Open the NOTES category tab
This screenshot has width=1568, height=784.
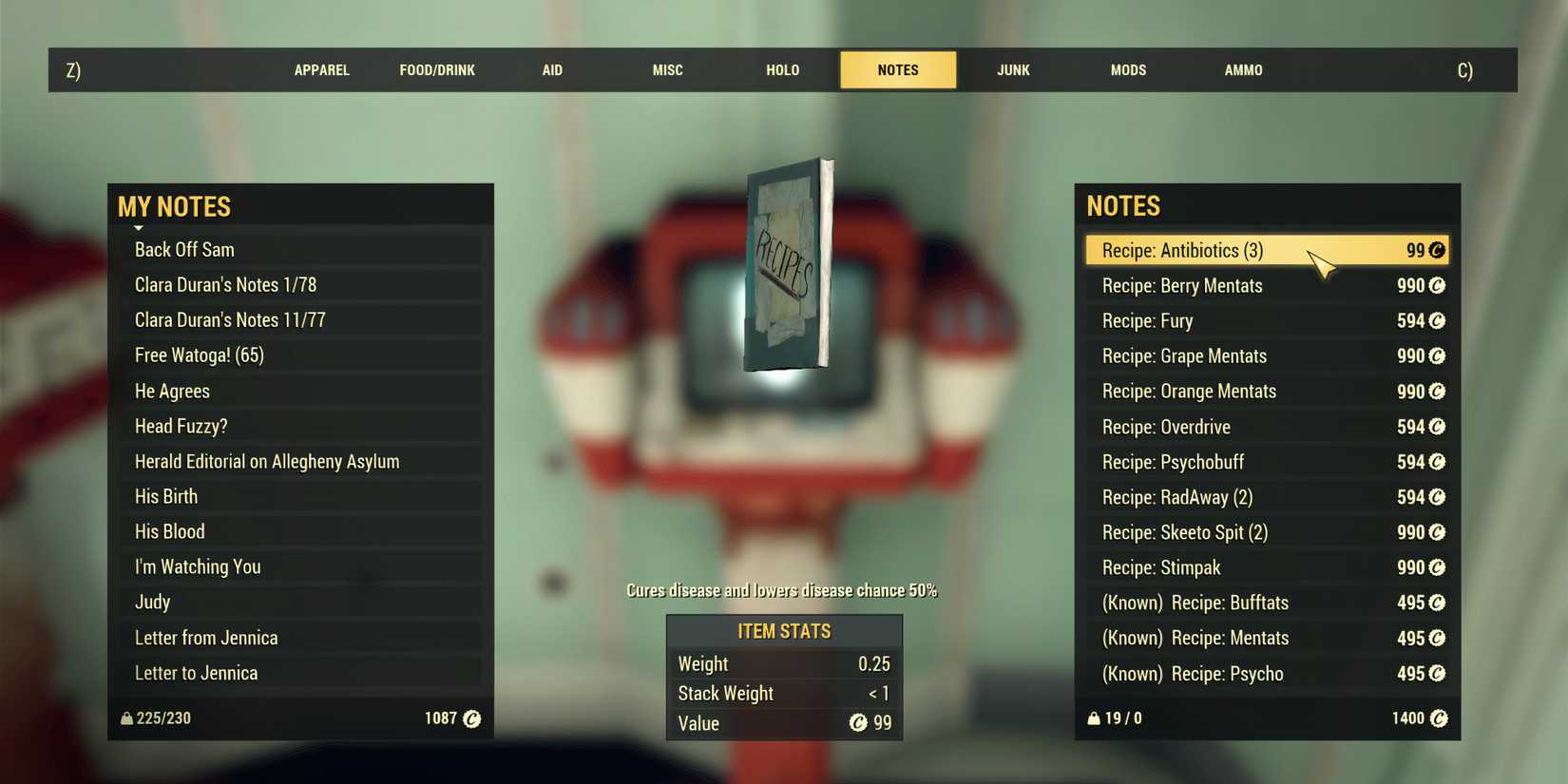point(897,69)
